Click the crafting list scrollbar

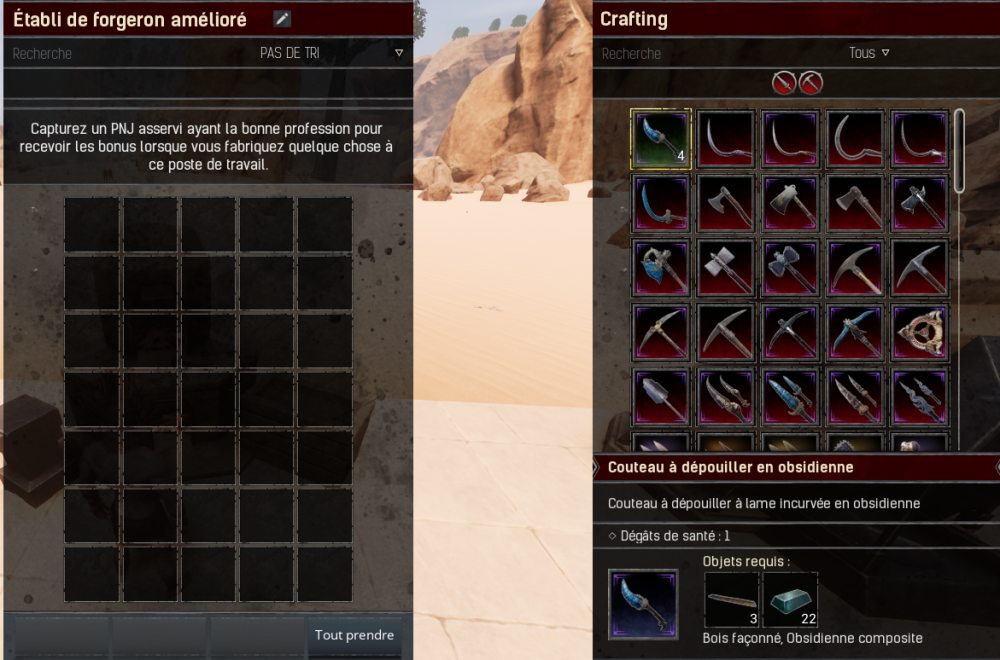tap(959, 150)
